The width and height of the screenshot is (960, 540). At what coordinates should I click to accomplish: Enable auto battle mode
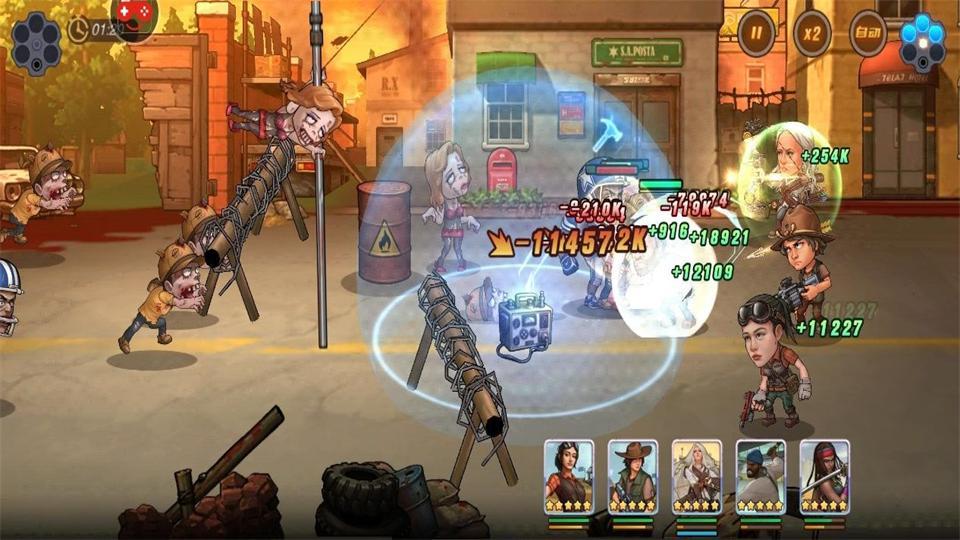tap(868, 34)
